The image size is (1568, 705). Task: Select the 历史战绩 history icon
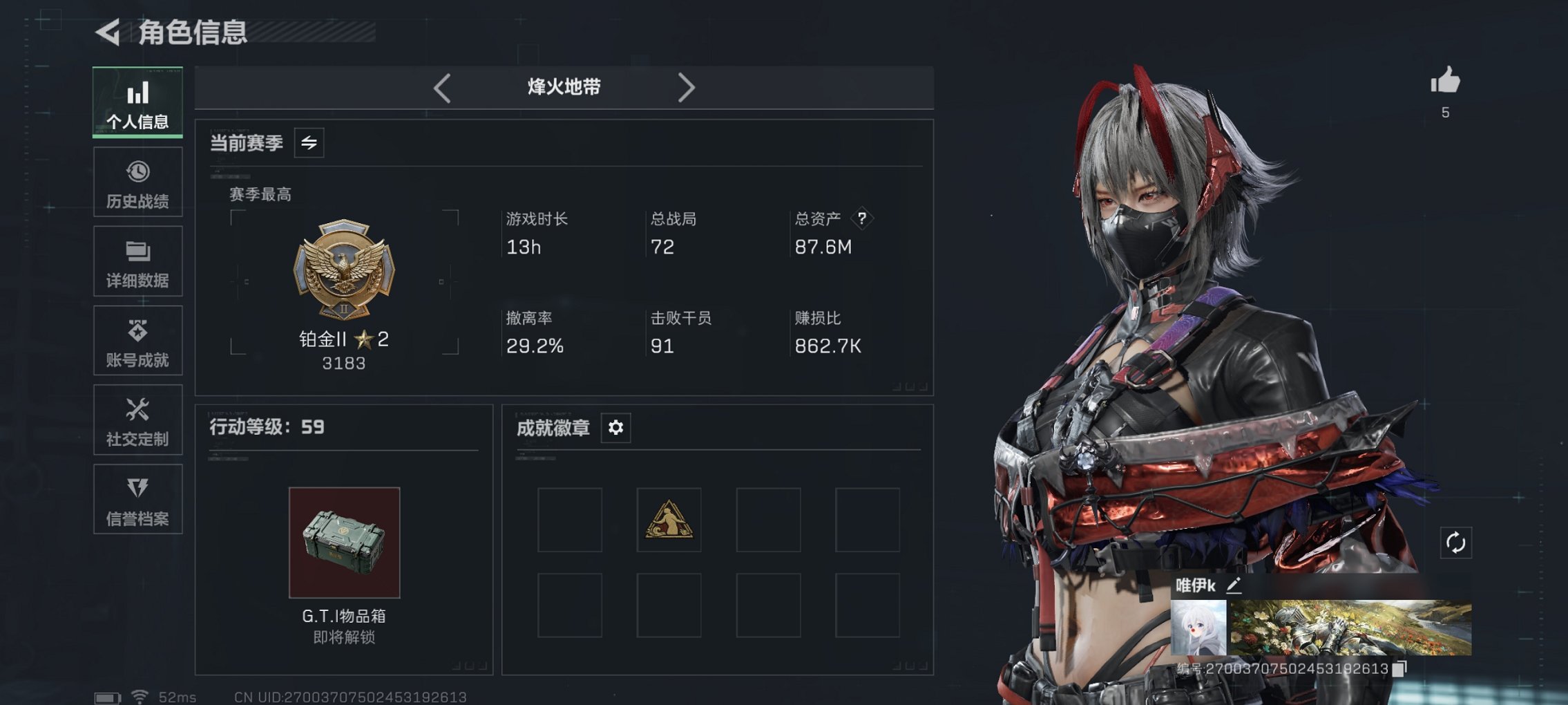(137, 171)
